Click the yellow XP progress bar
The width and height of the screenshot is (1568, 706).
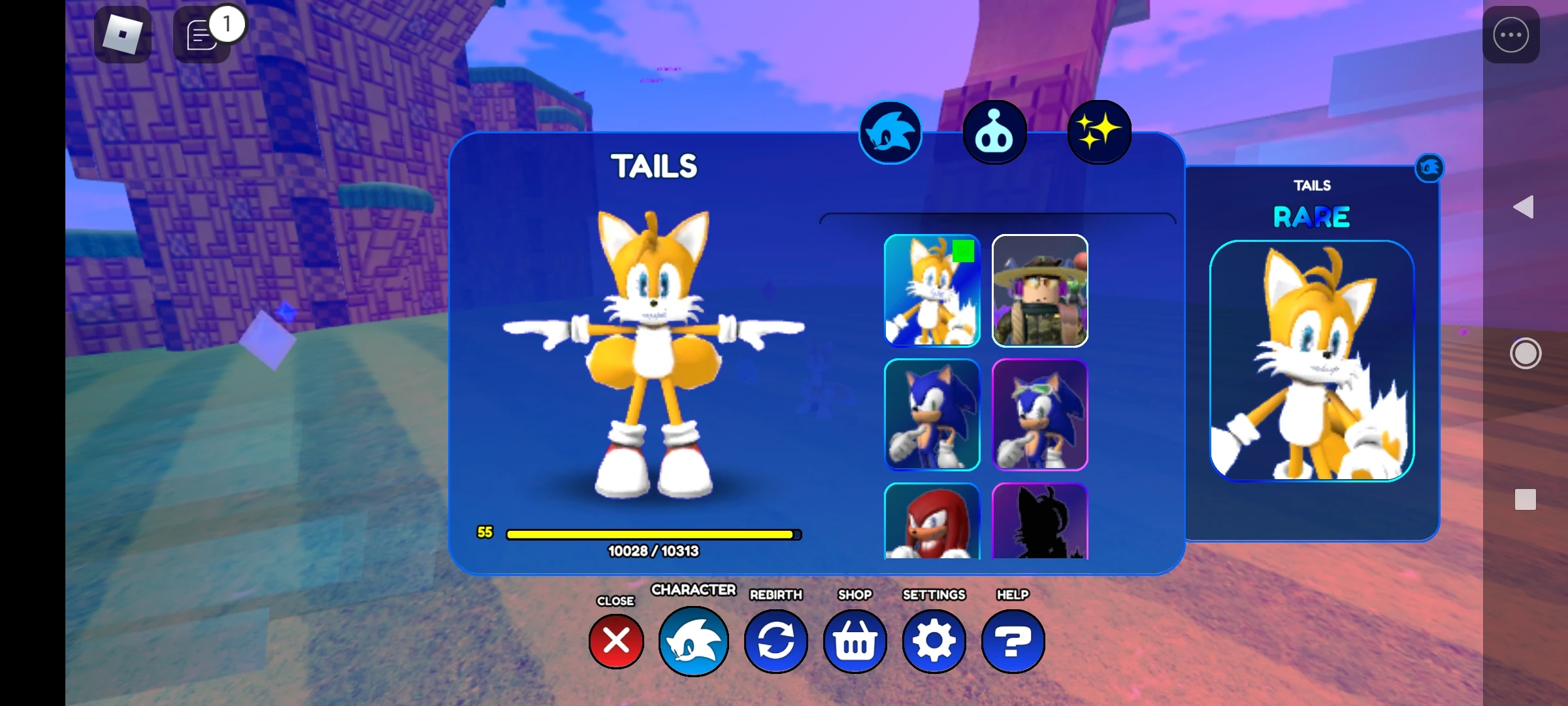pos(651,534)
